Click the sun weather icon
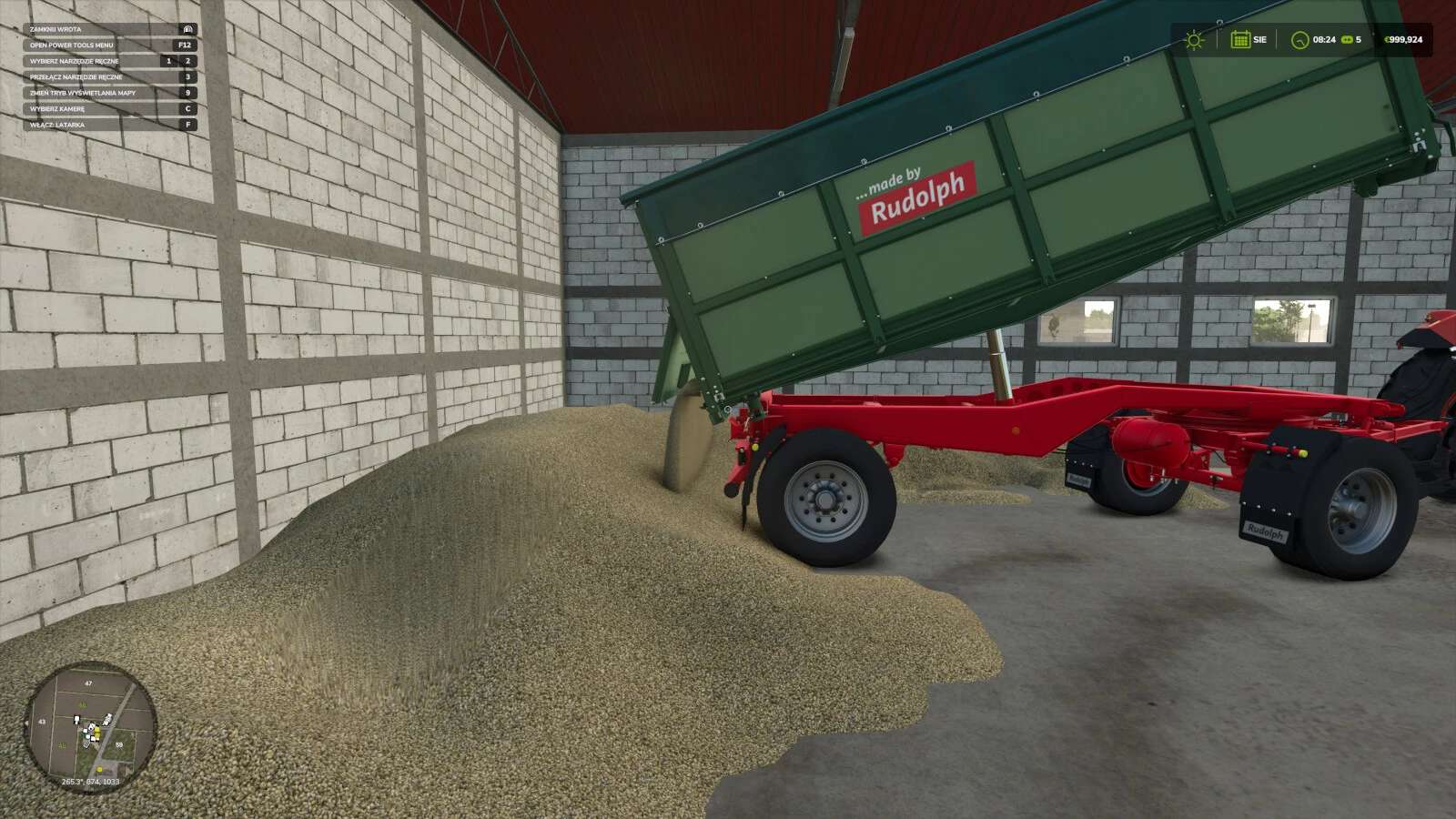This screenshot has width=1456, height=819. [1194, 40]
